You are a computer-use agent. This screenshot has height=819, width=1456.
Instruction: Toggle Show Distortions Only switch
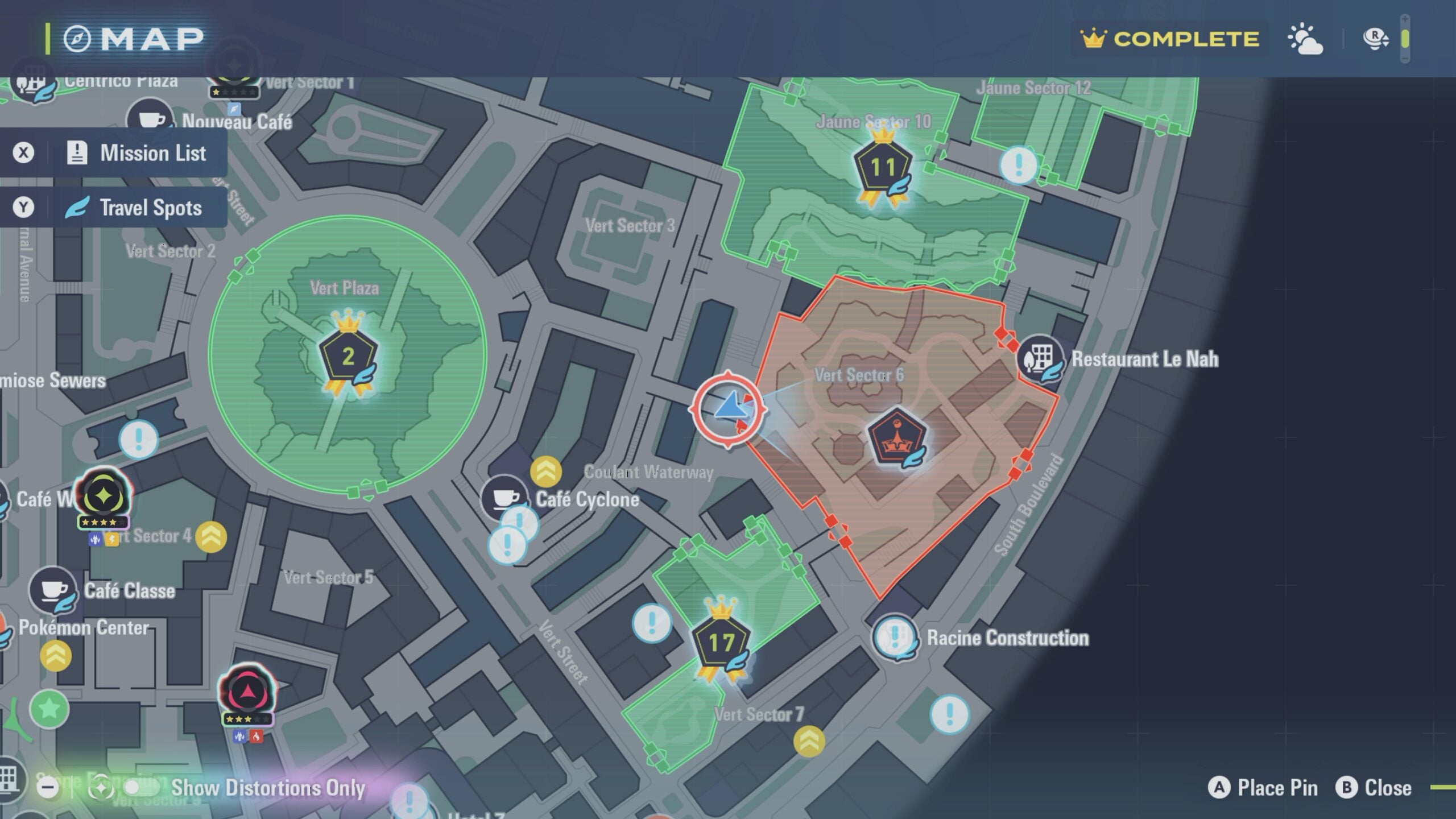pos(140,788)
